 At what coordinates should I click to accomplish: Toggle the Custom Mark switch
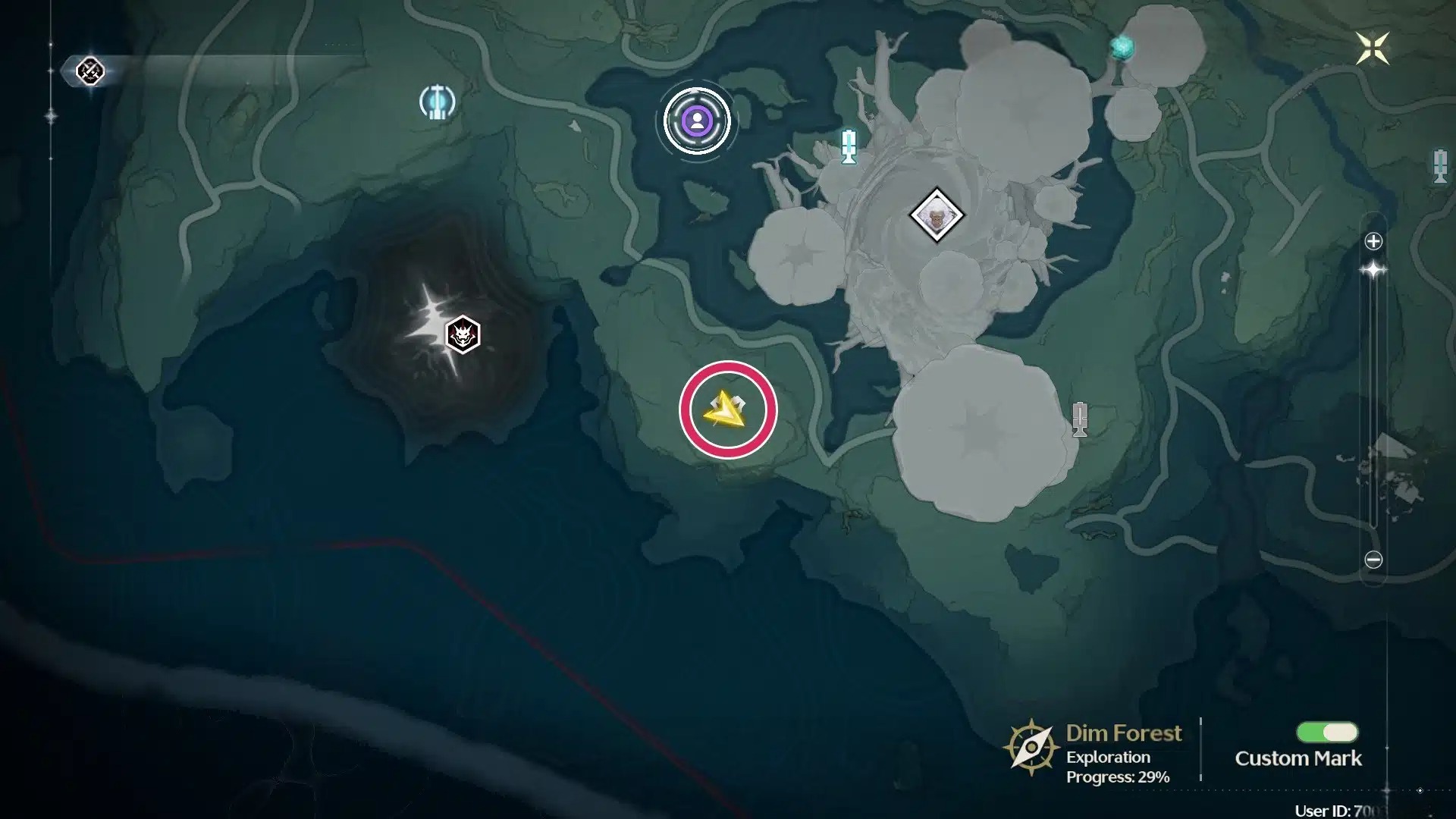[x=1327, y=732]
